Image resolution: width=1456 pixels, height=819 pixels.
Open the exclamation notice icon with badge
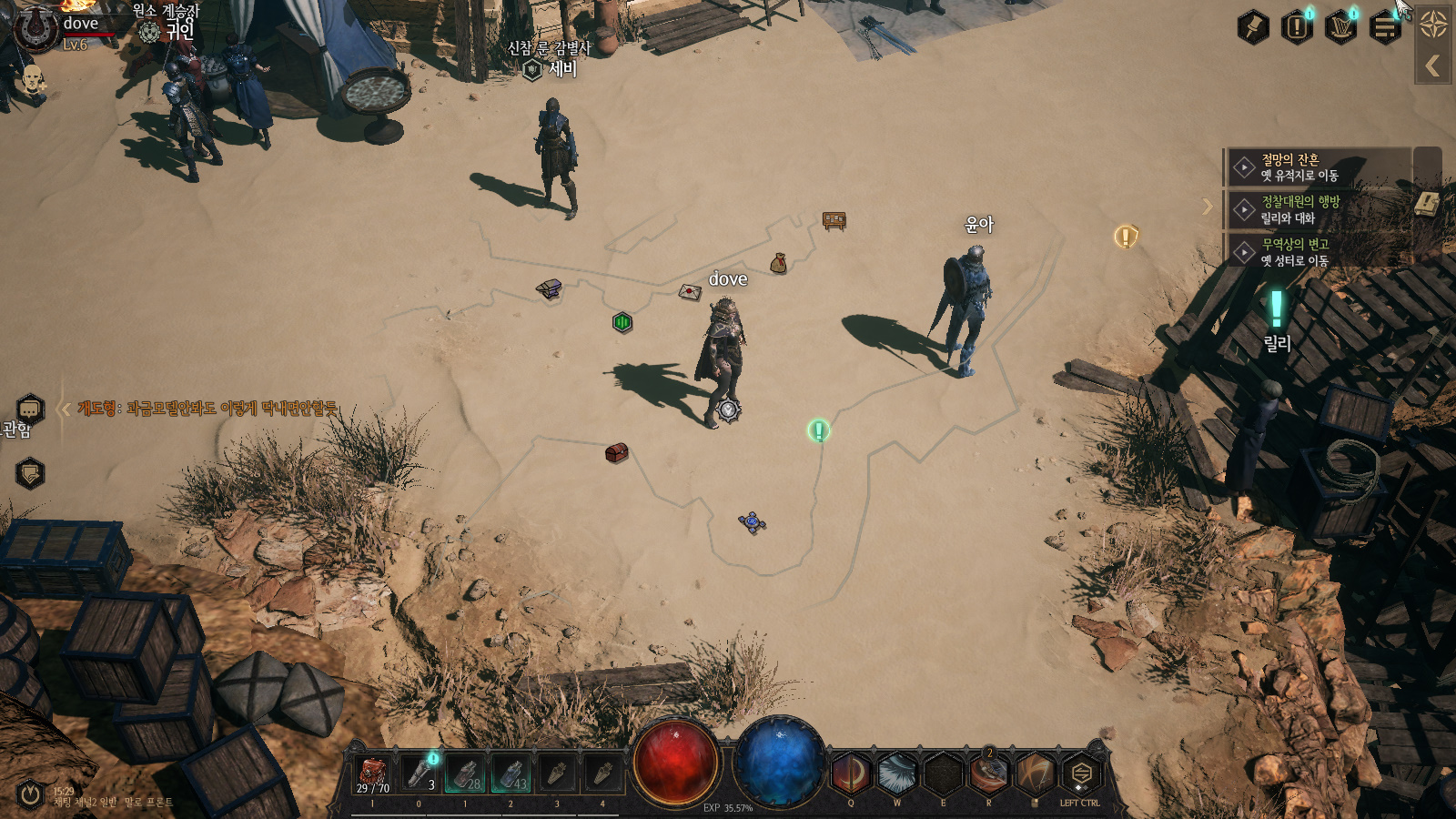(1297, 26)
